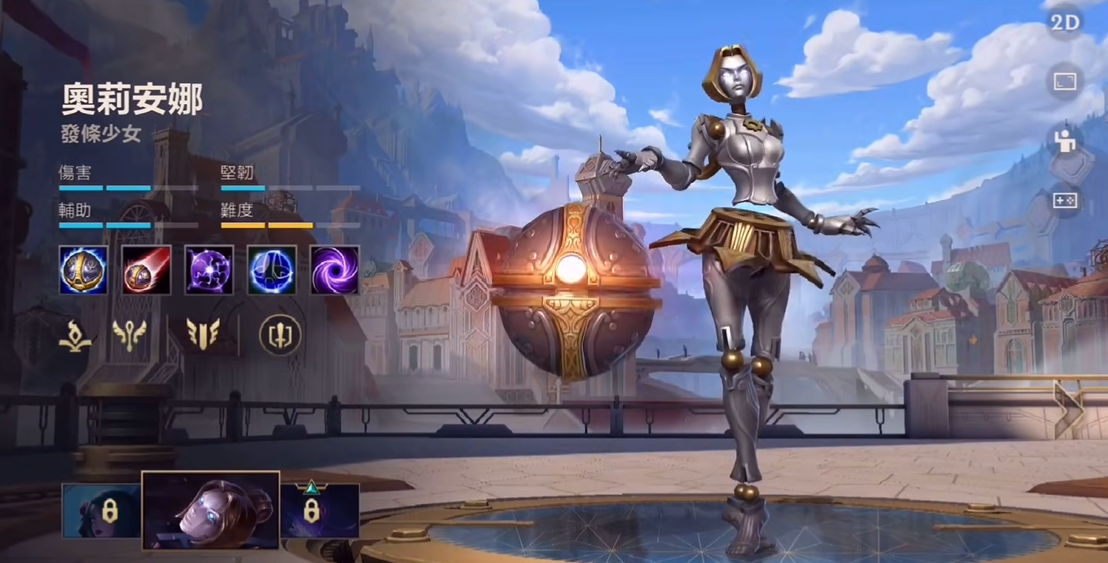Open the fullscreen view frame button
1108x563 pixels.
1065,82
